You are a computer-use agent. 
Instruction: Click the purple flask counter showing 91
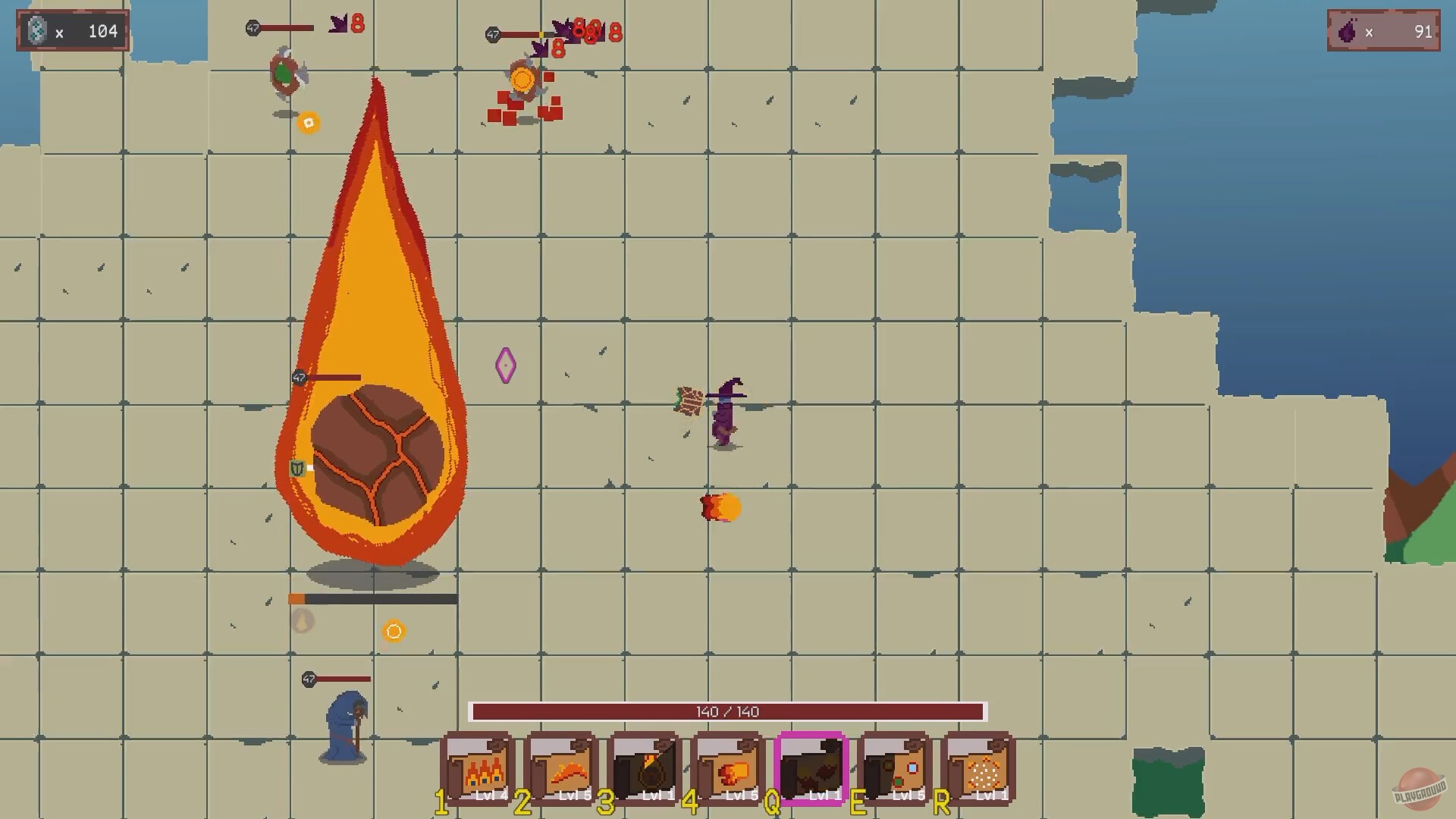coord(1383,32)
